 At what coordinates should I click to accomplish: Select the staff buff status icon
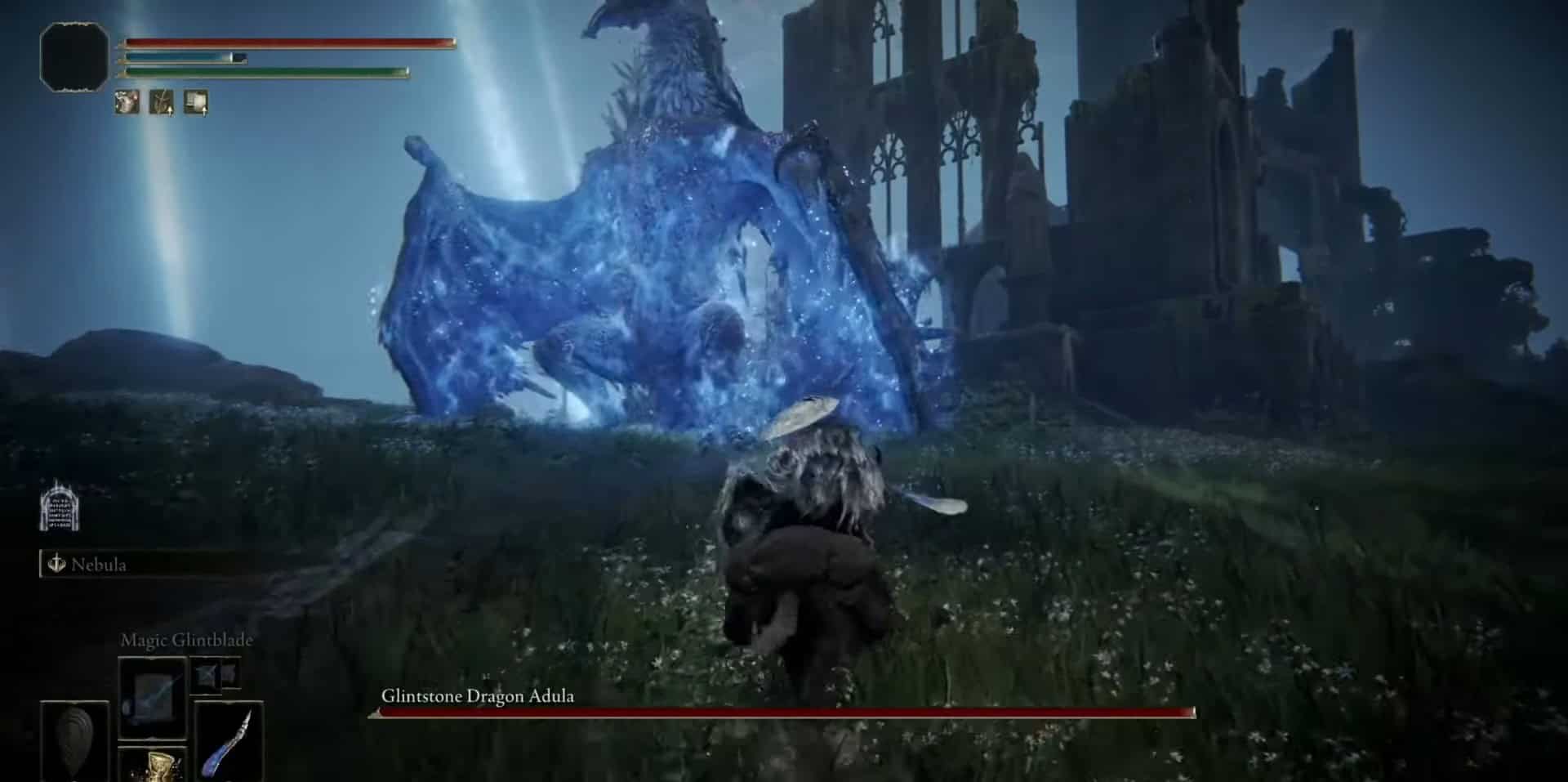pyautogui.click(x=161, y=102)
